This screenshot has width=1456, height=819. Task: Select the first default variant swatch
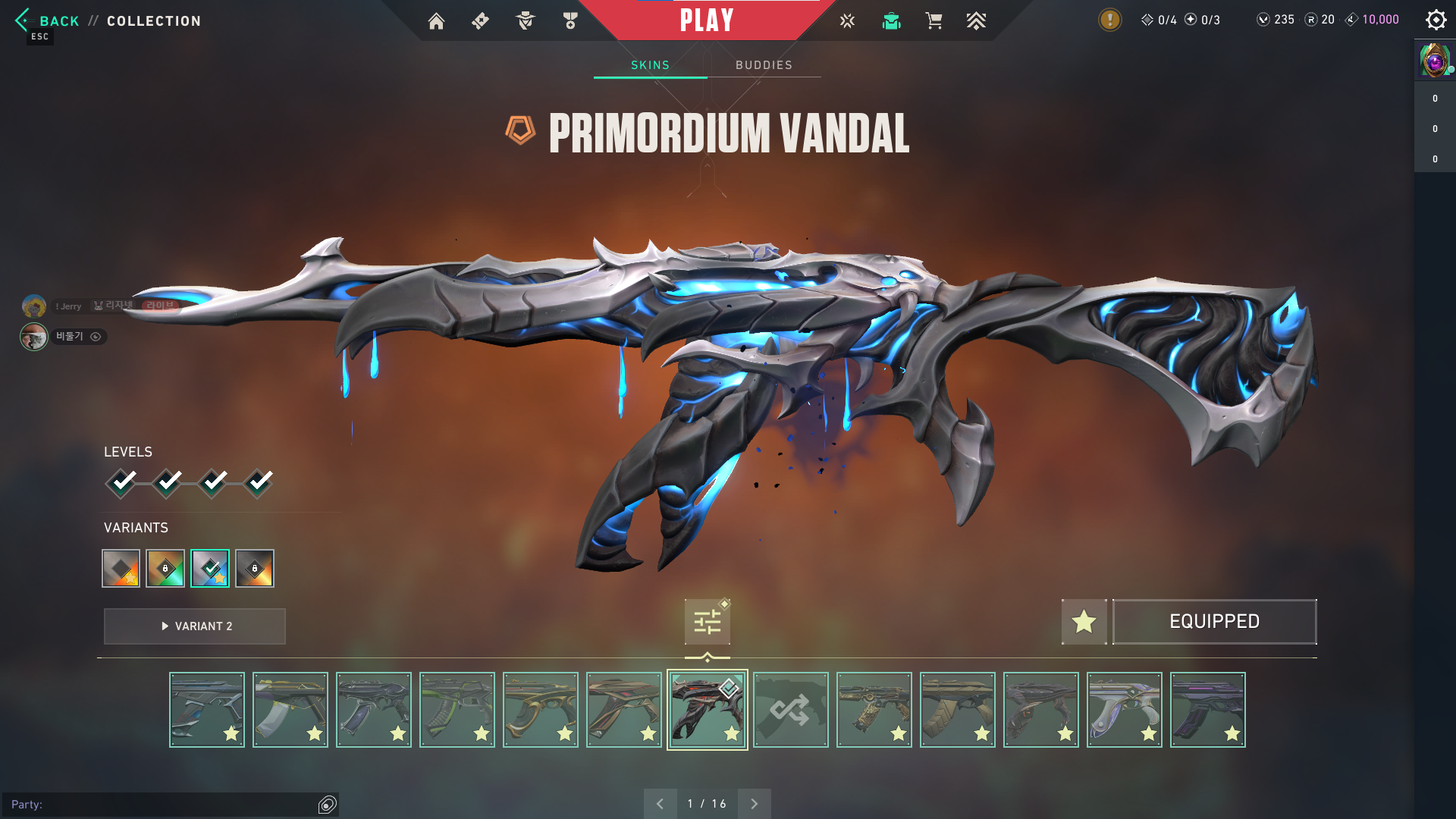pos(121,569)
